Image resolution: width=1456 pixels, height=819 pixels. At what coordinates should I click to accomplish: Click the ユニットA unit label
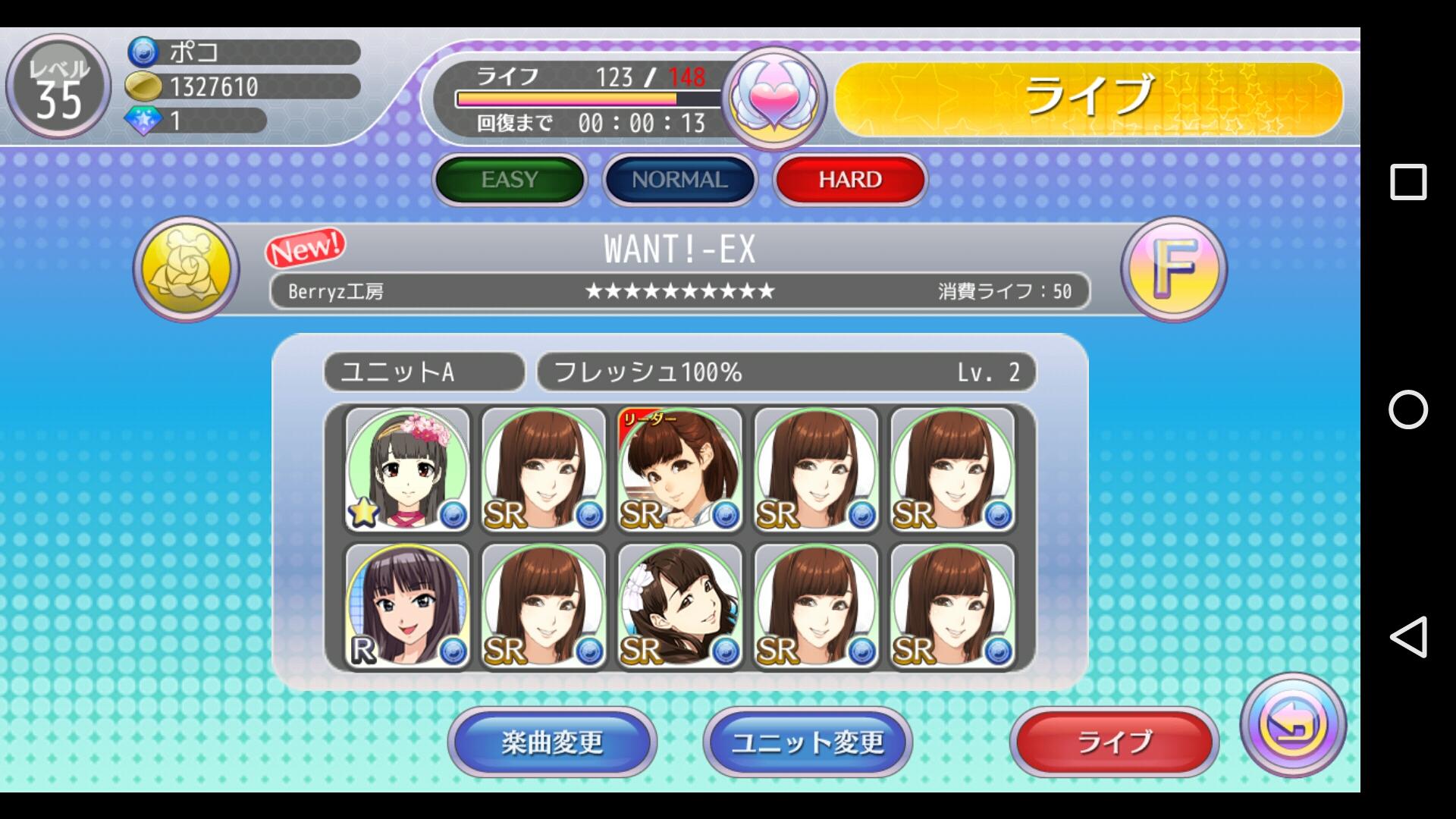point(425,372)
